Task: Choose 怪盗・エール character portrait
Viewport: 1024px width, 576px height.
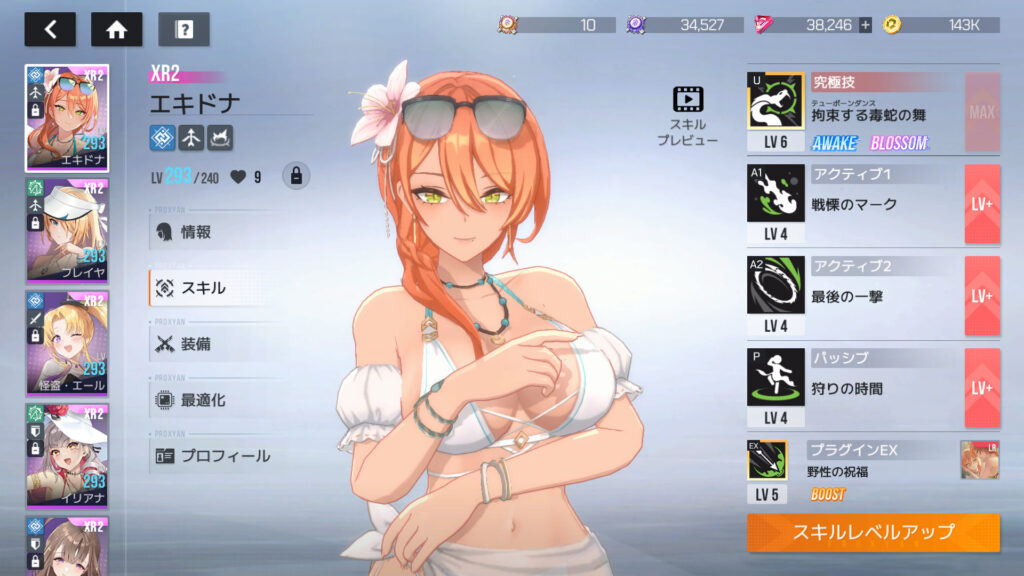Action: [67, 343]
